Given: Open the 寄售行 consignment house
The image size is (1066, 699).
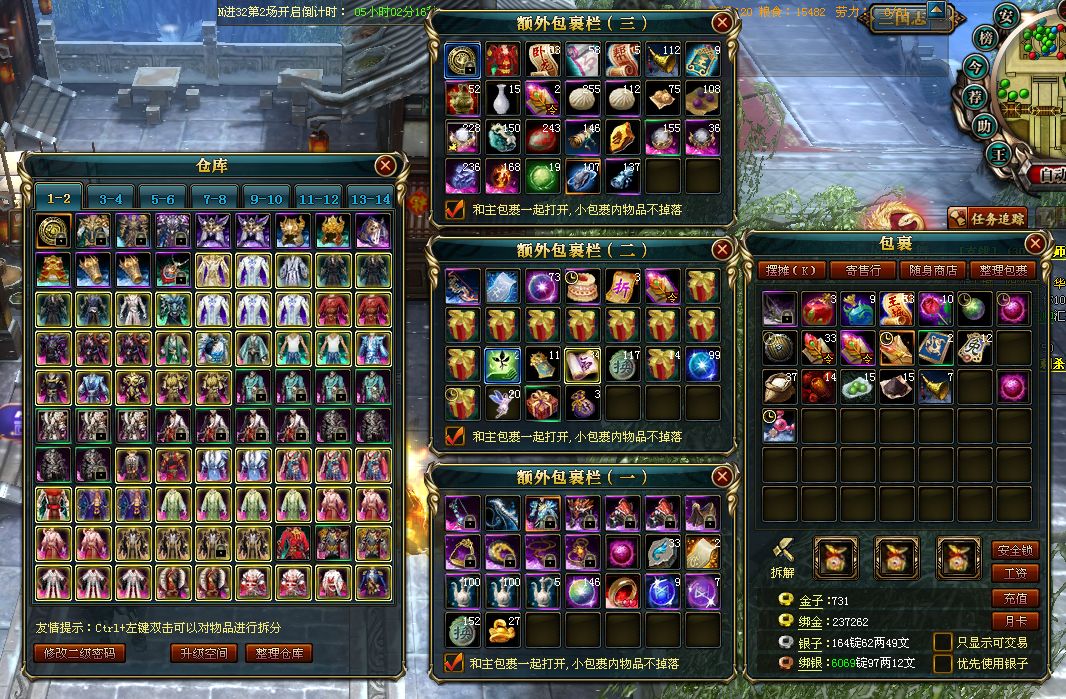Looking at the screenshot, I should 862,269.
